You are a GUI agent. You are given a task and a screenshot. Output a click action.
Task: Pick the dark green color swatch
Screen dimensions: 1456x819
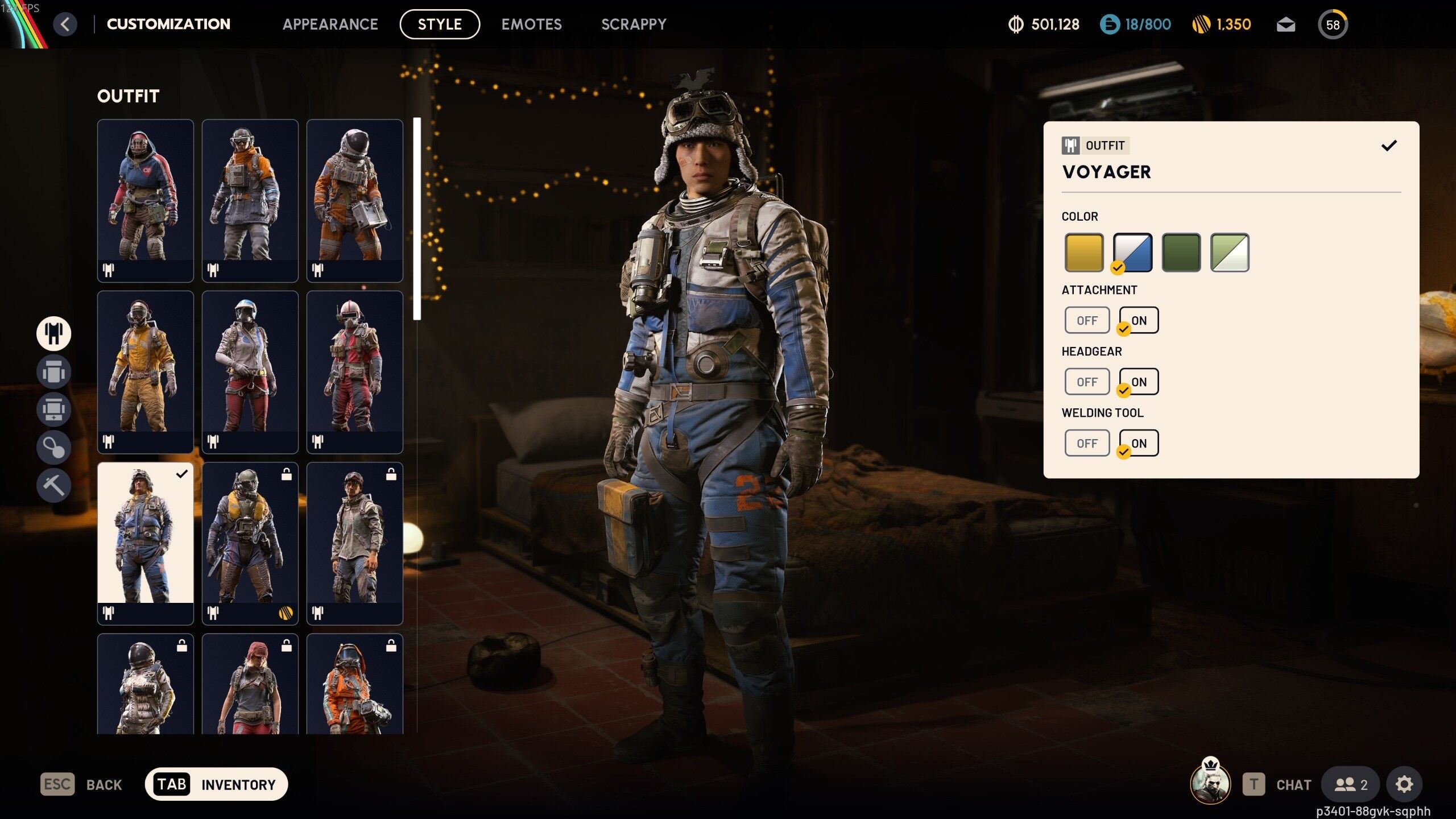coord(1181,252)
